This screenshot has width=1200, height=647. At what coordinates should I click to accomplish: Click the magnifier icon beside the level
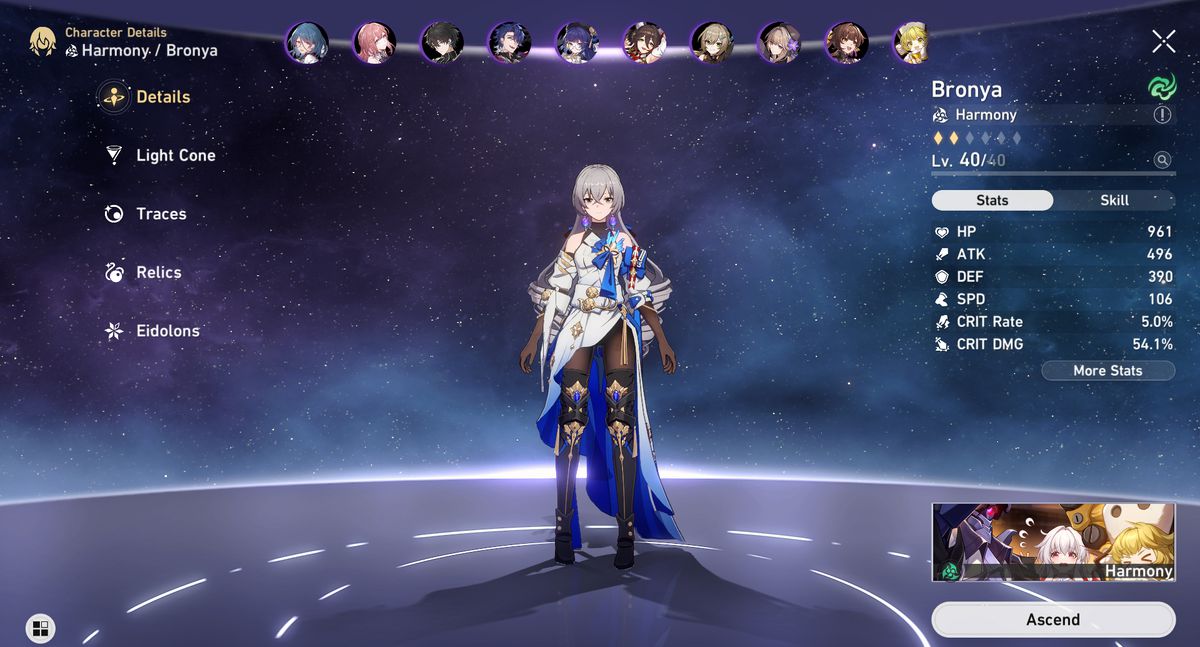click(1162, 160)
